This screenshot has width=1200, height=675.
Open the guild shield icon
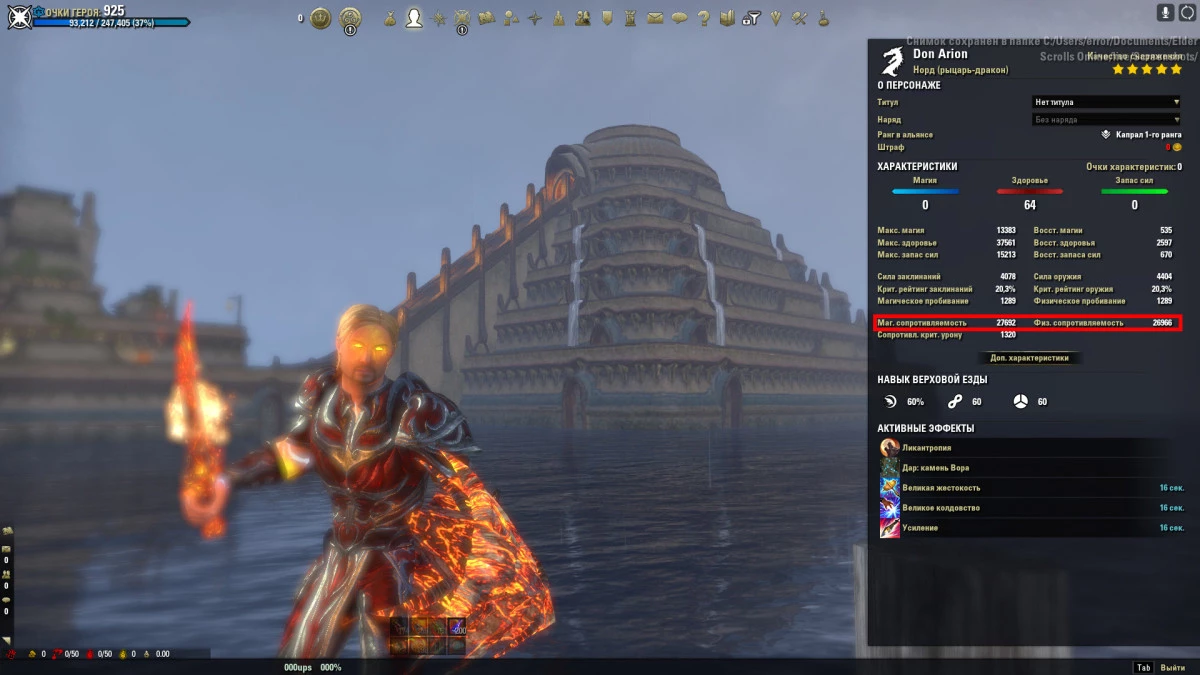tap(607, 18)
